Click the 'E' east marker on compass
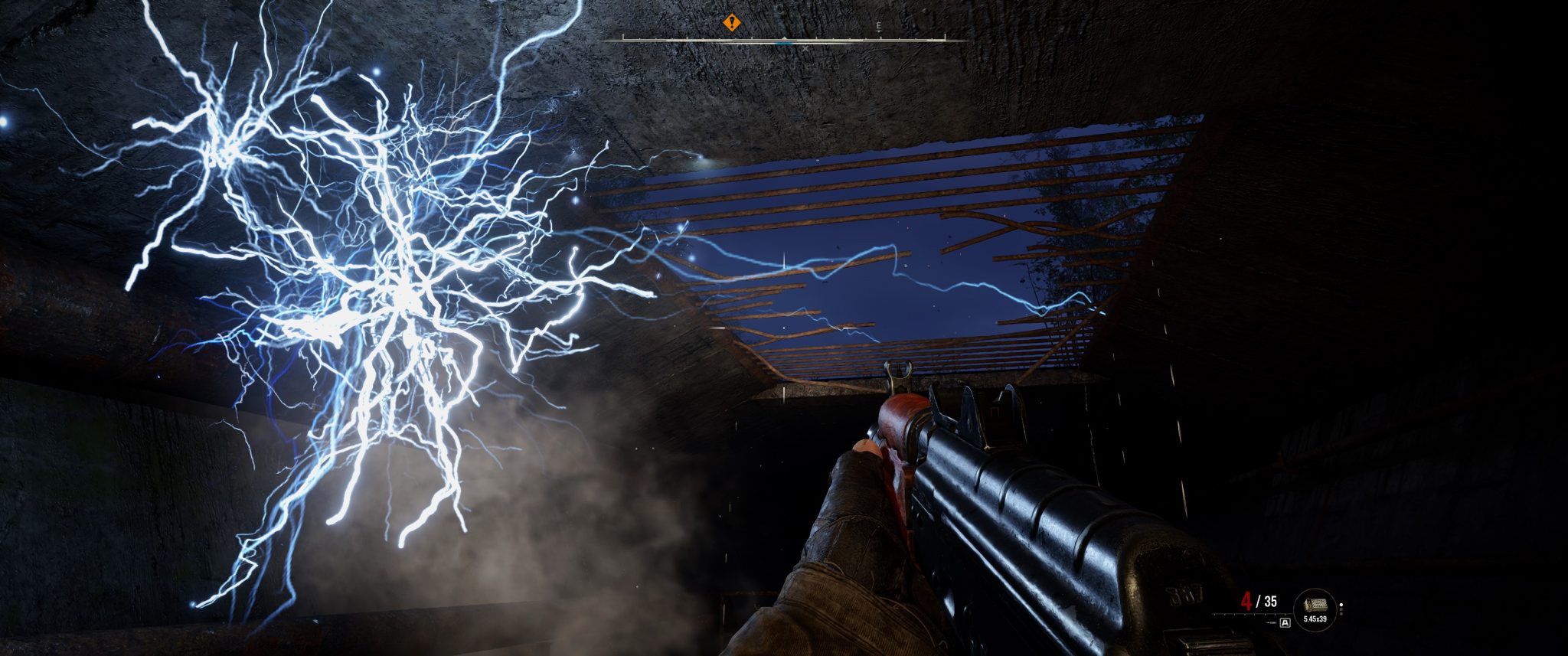1568x656 pixels. (879, 24)
